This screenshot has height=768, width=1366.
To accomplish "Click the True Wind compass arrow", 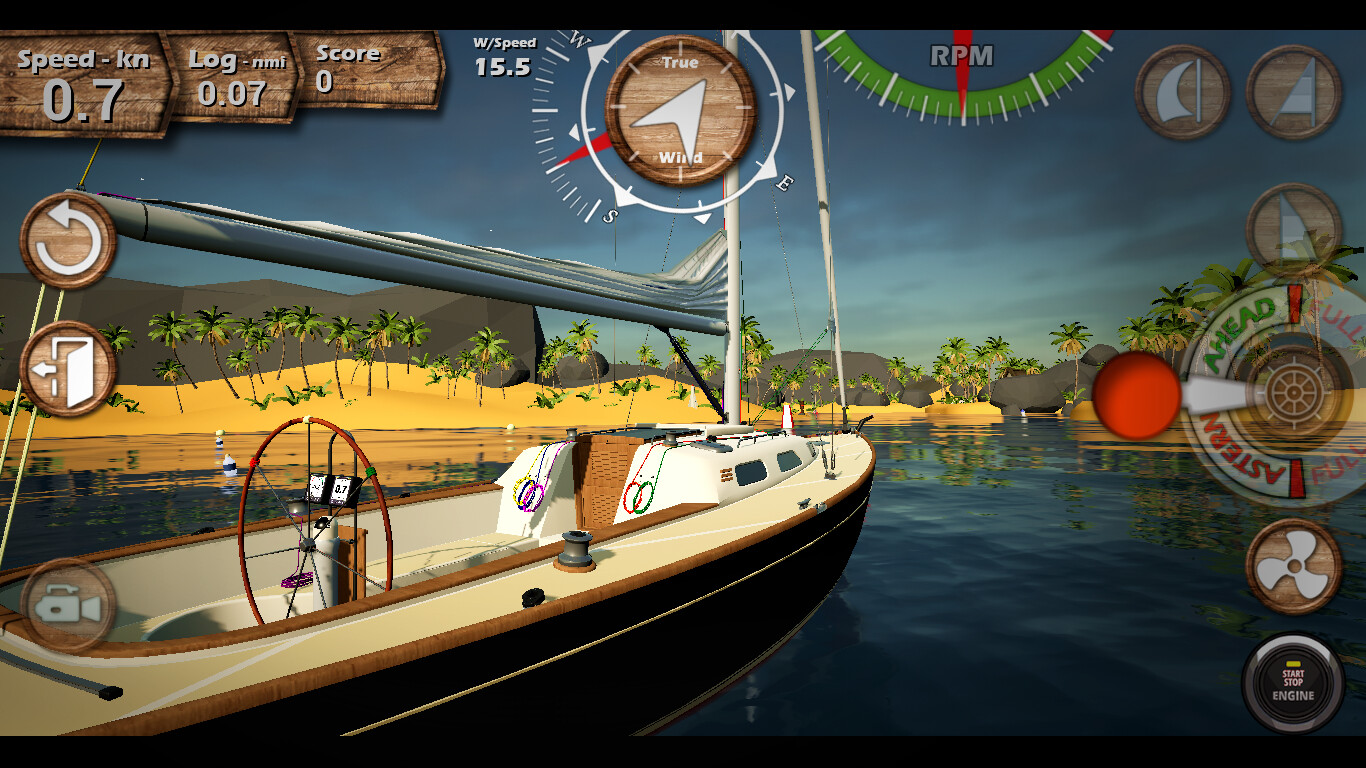I will 677,110.
